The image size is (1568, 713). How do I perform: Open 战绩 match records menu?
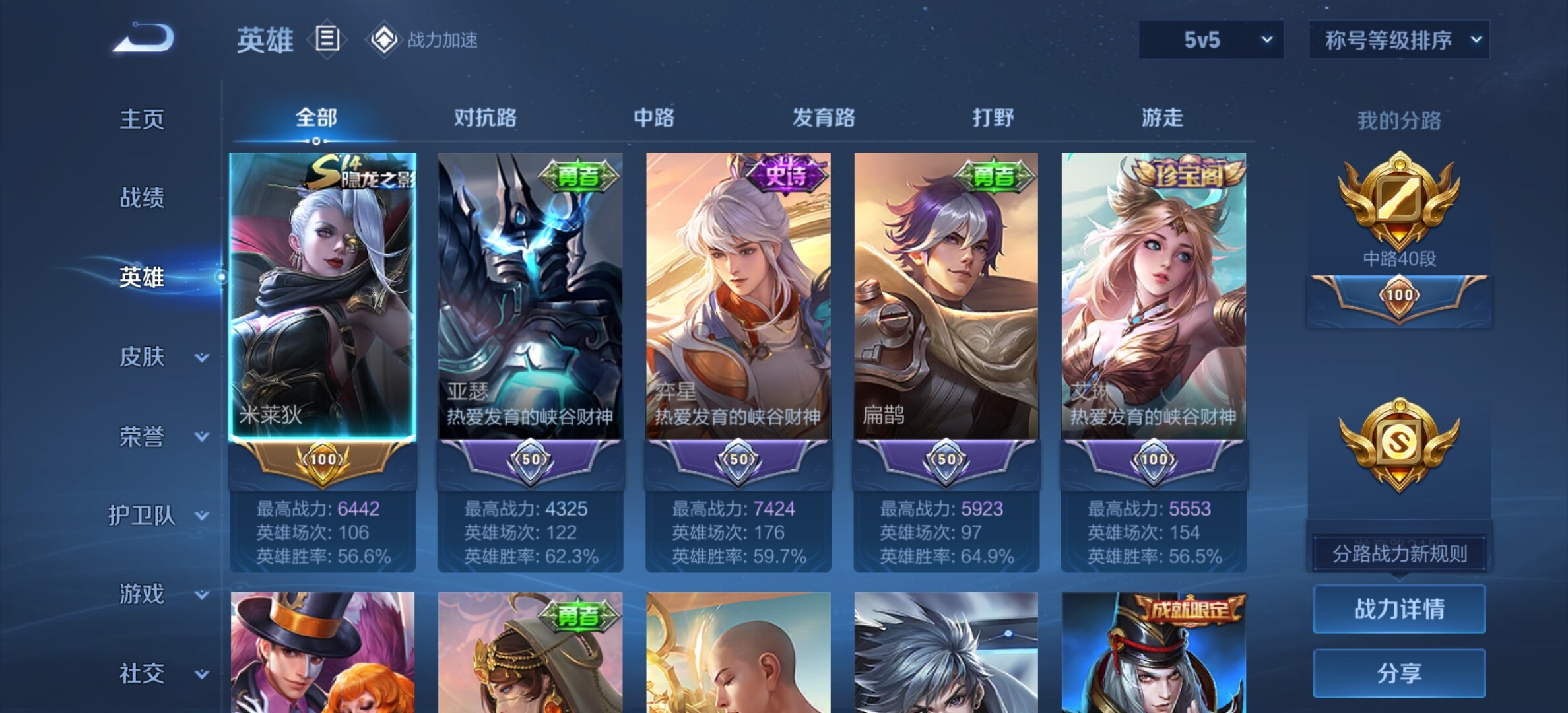click(x=142, y=198)
